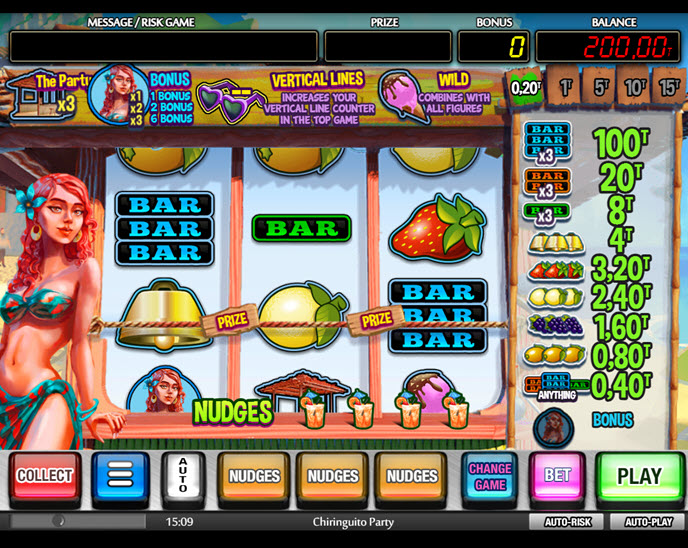Select the 10T bet sign
Image resolution: width=688 pixels, height=548 pixels.
tap(636, 87)
